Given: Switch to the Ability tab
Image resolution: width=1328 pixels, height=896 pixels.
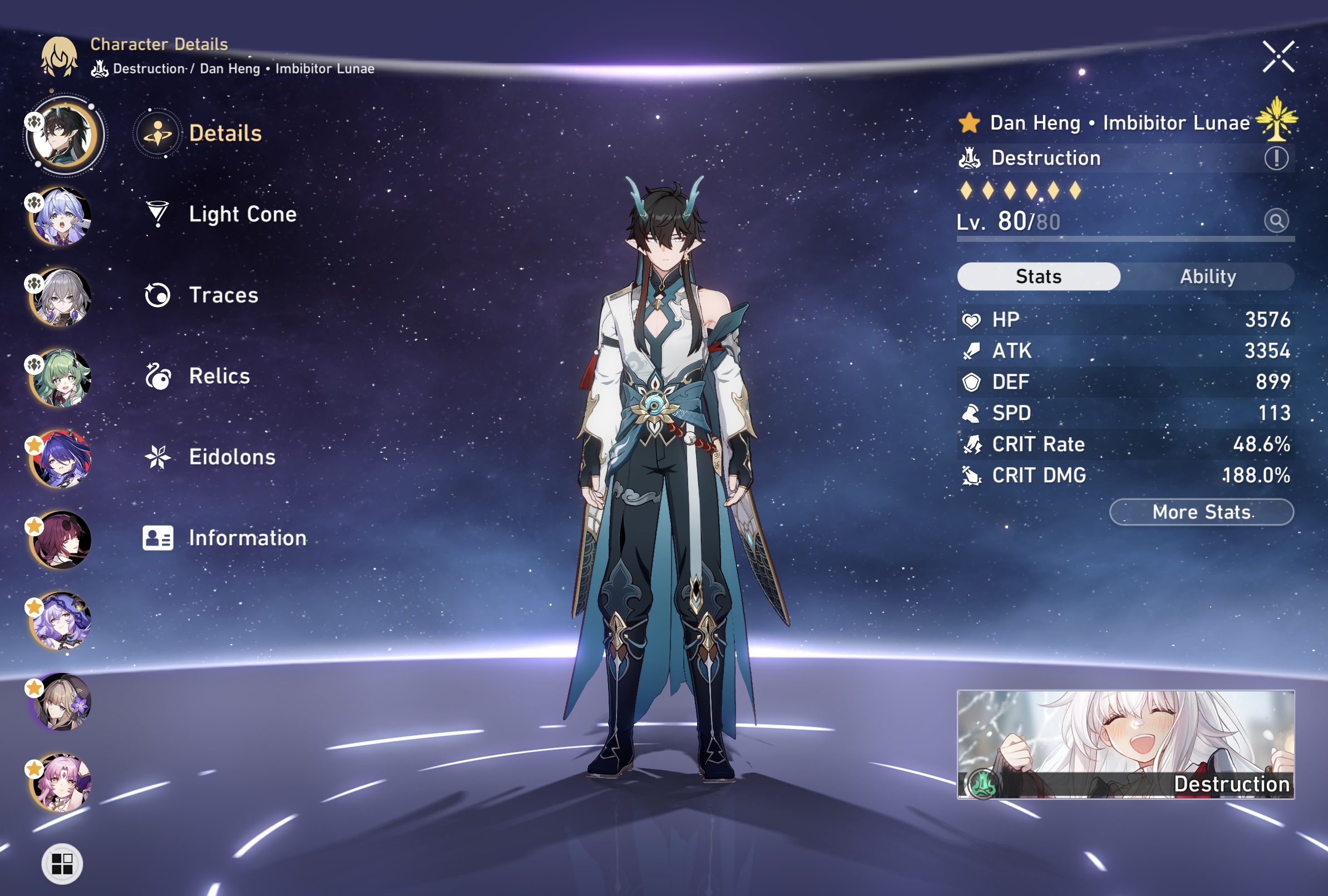Looking at the screenshot, I should pos(1207,277).
